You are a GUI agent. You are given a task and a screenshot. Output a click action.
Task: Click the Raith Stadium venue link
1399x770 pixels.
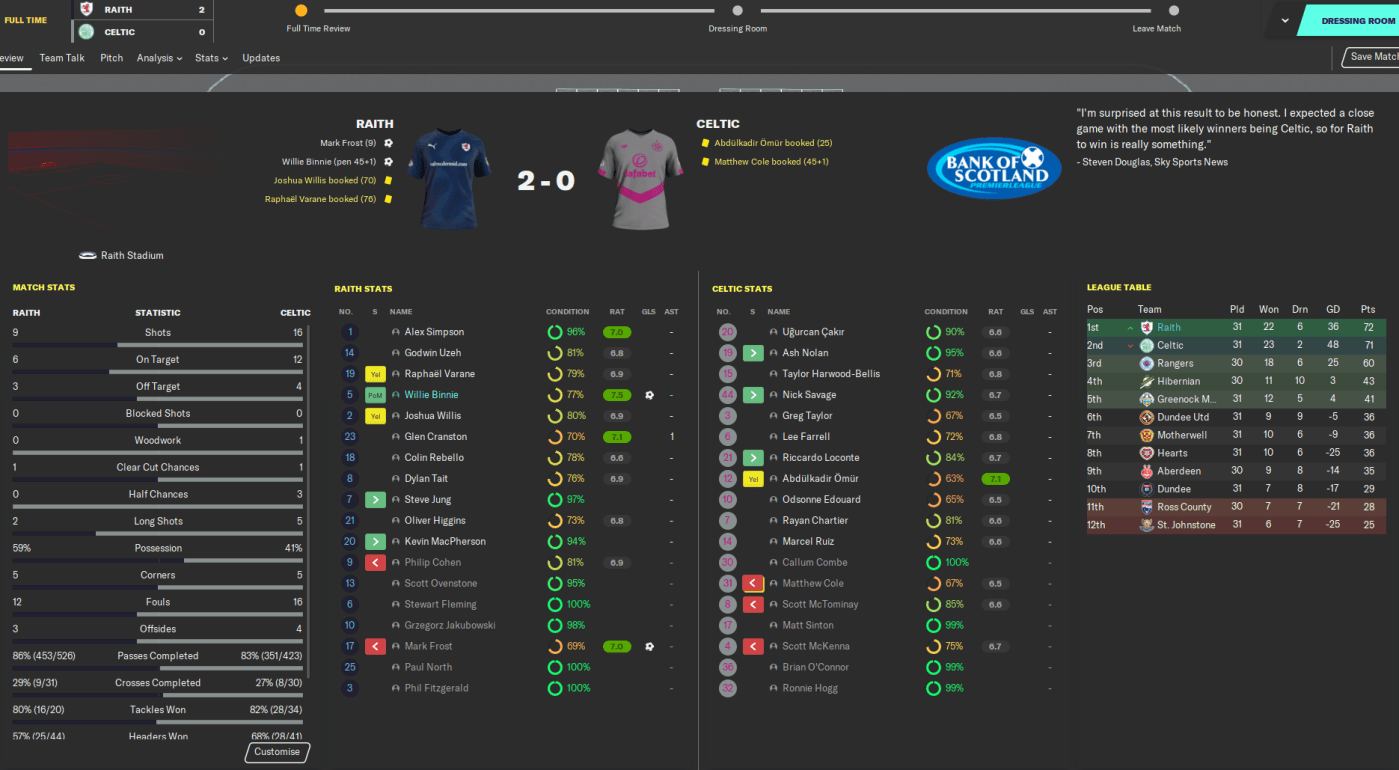132,256
